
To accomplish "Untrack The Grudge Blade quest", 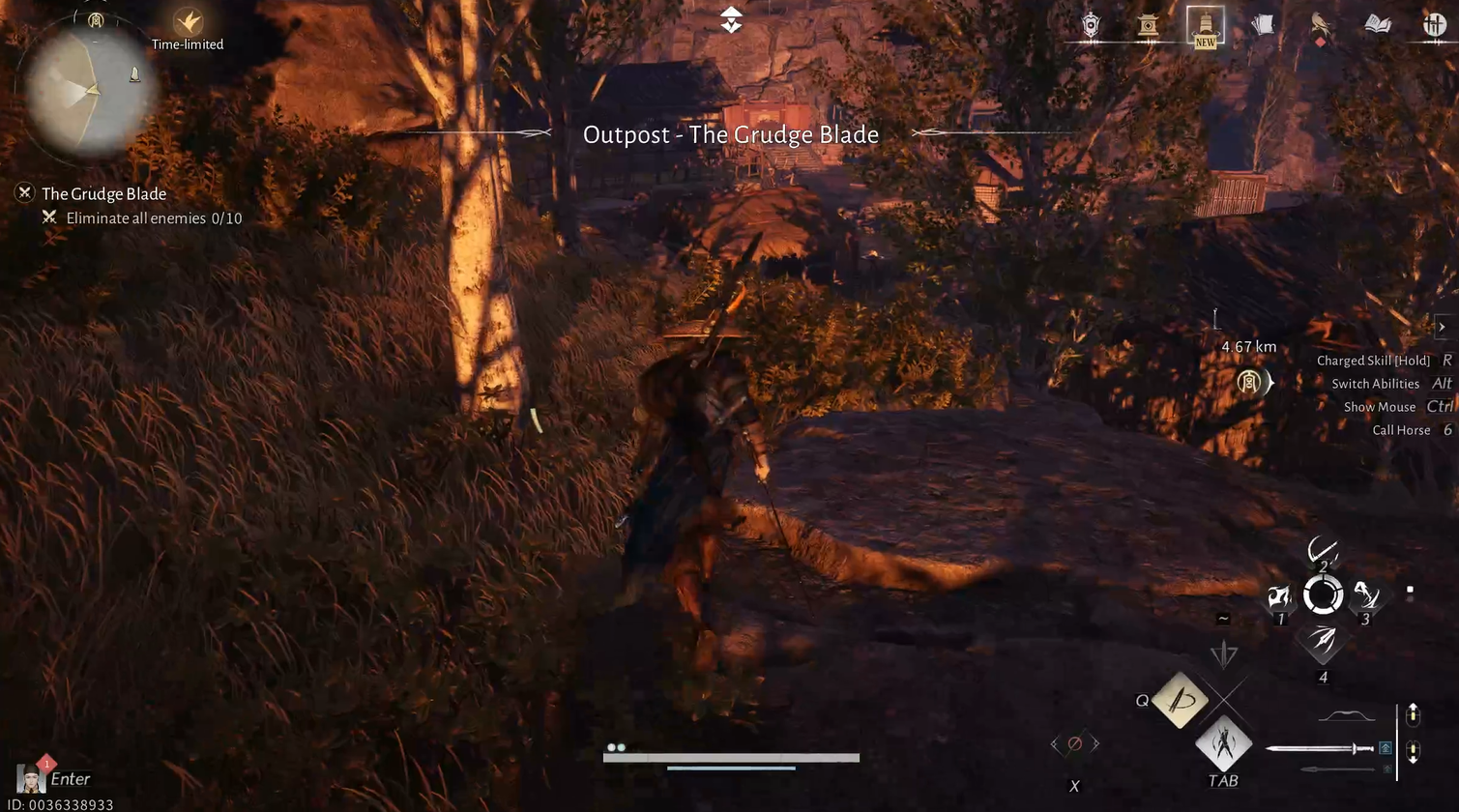I will (x=24, y=193).
